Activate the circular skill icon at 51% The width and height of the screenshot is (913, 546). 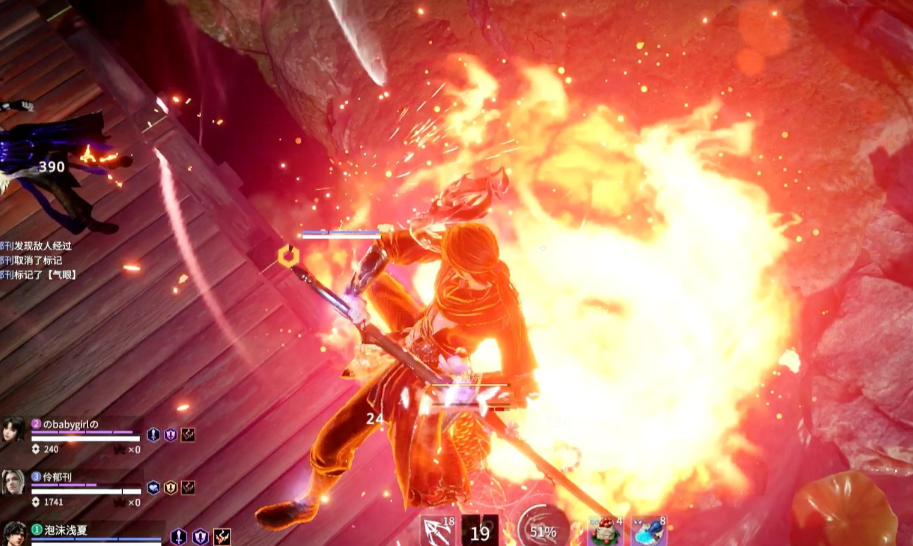tap(543, 531)
